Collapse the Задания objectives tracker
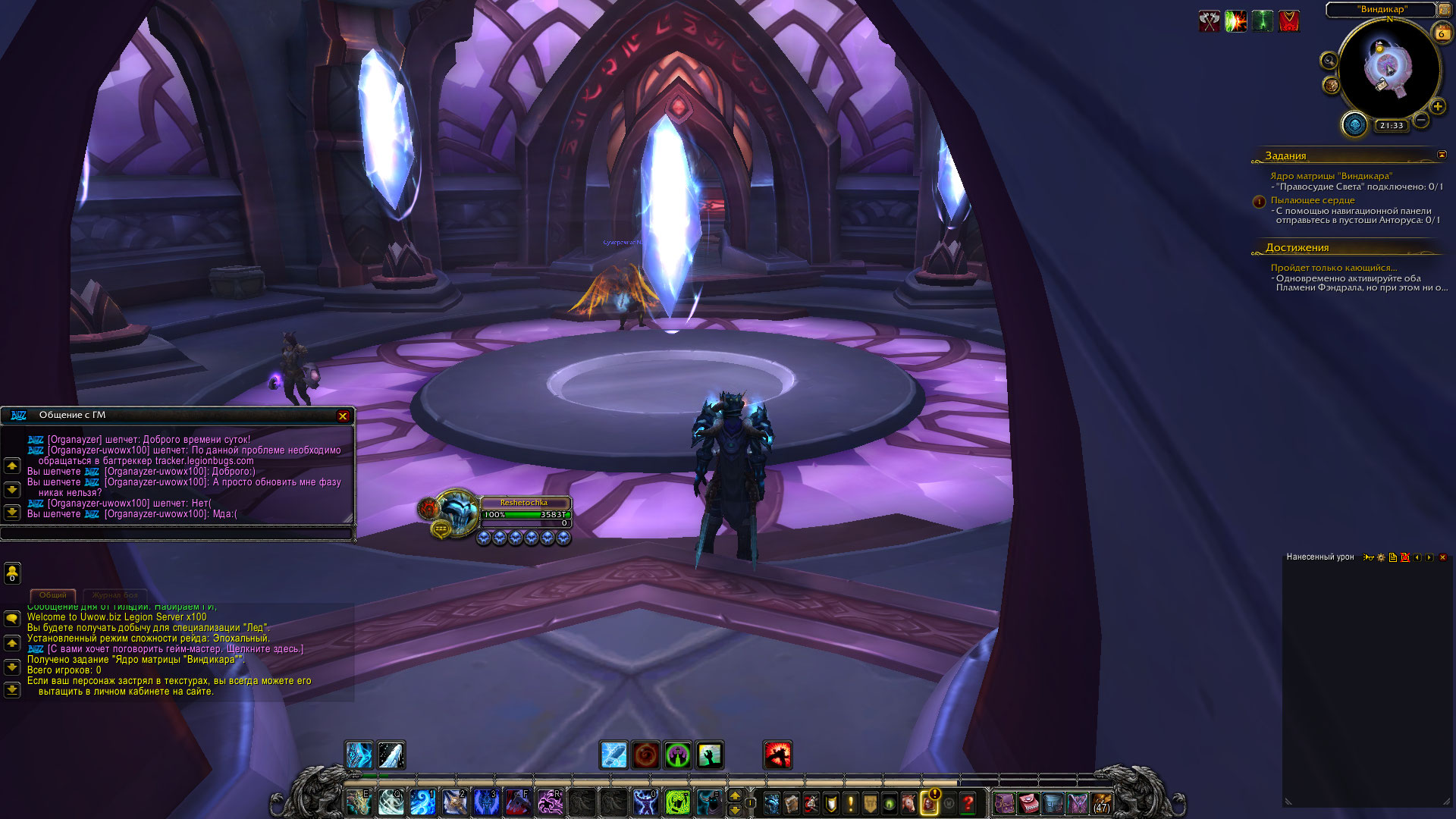Viewport: 1456px width, 819px height. [1442, 155]
